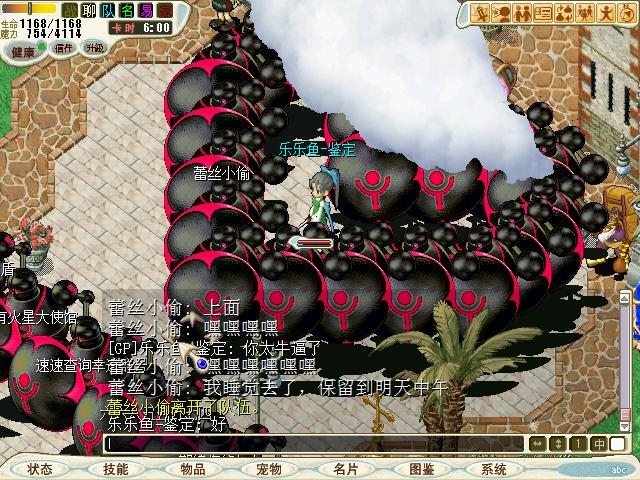The height and width of the screenshot is (480, 640).
Task: Toggle the 队 team switch
Action: click(x=108, y=10)
